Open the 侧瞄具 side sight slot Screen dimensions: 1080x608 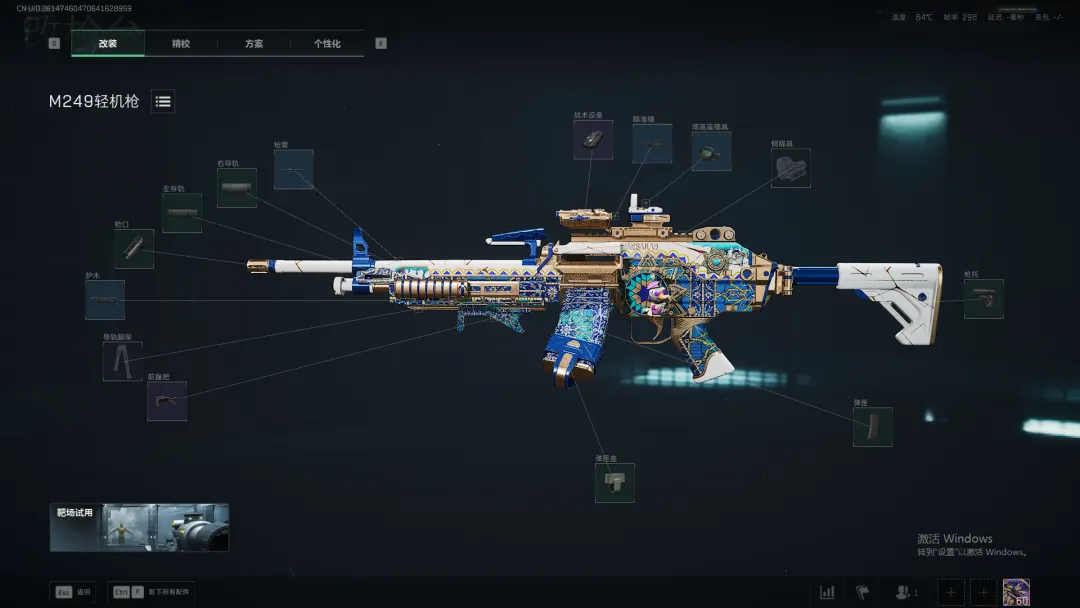tap(790, 169)
